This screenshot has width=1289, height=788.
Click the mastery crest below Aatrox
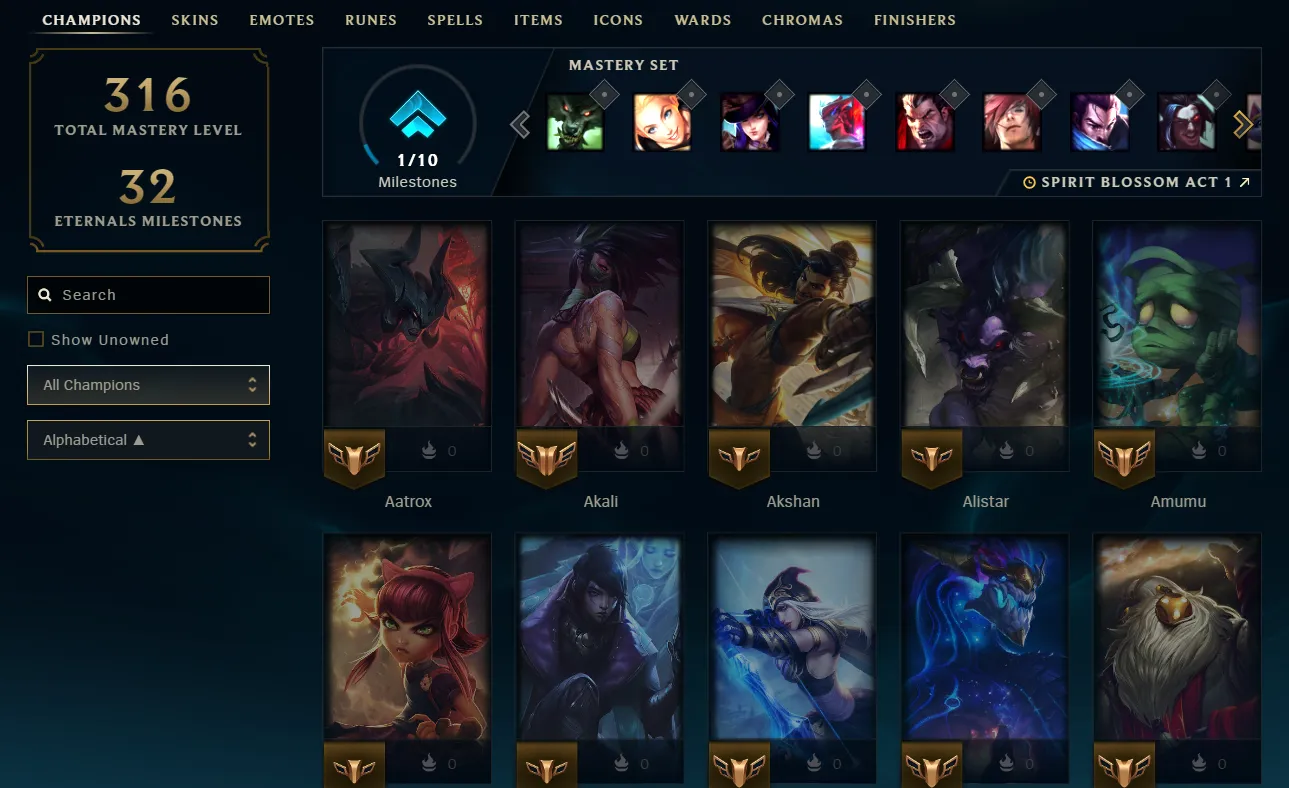[x=354, y=457]
